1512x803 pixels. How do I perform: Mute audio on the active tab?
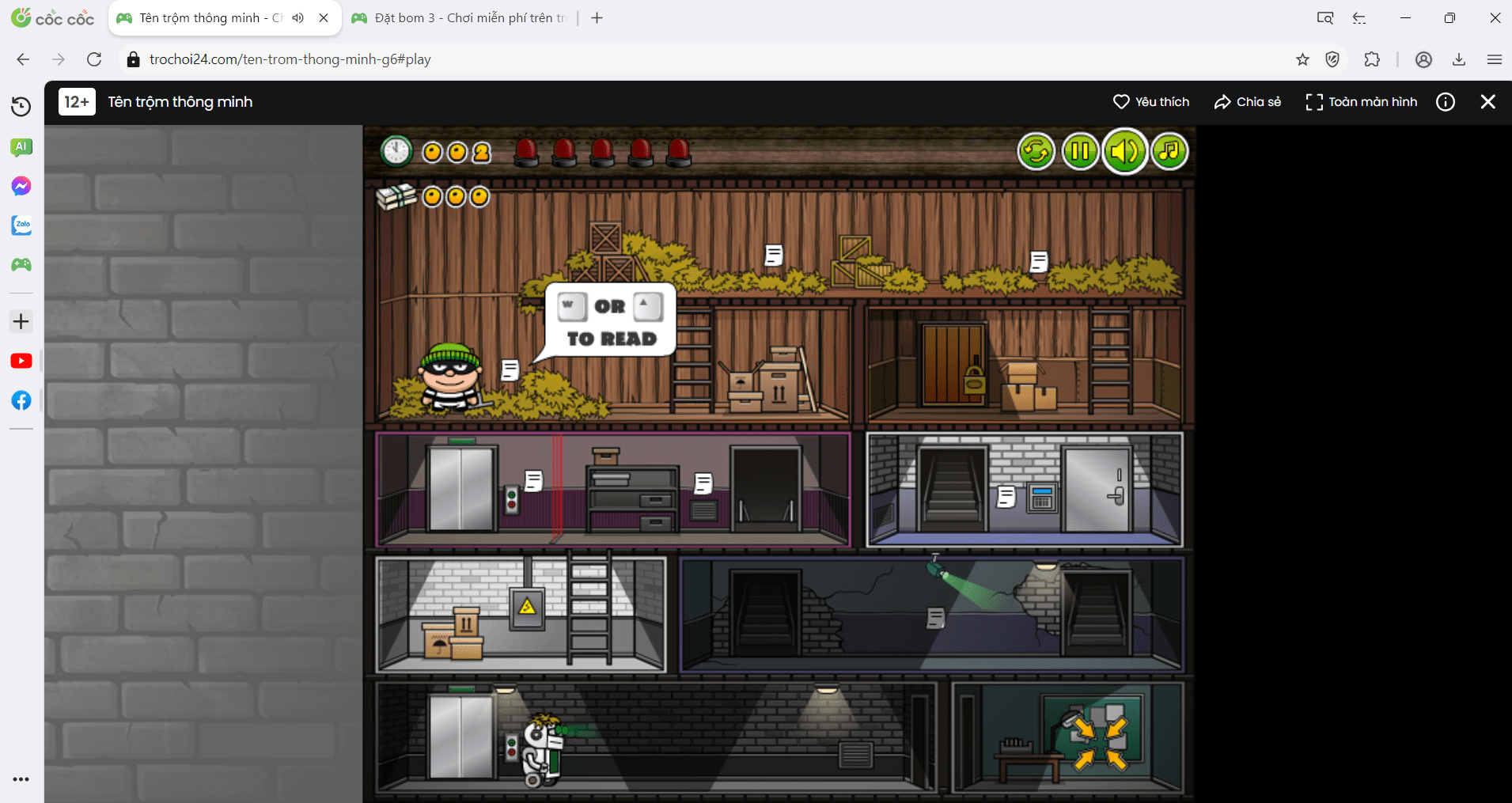click(x=297, y=17)
